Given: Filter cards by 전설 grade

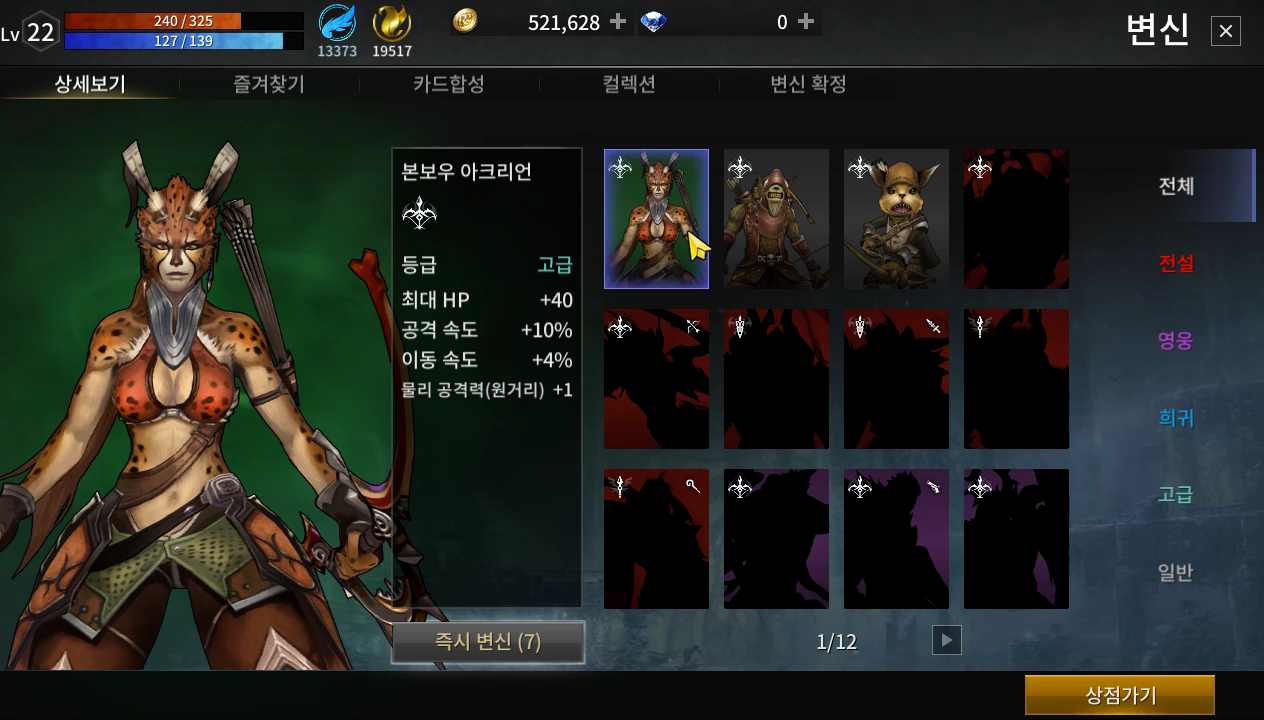Looking at the screenshot, I should coord(1176,263).
